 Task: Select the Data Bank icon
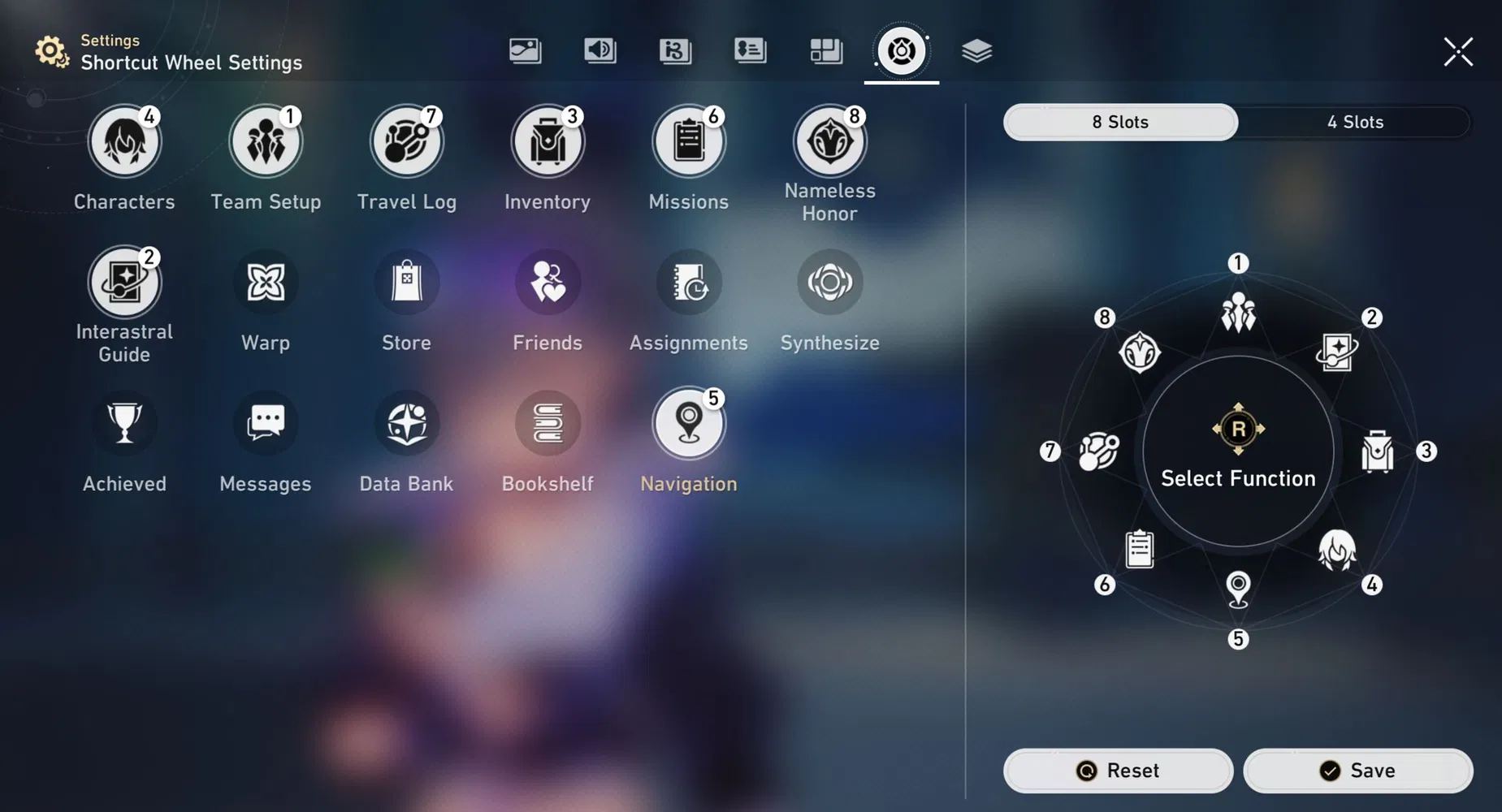pyautogui.click(x=406, y=422)
